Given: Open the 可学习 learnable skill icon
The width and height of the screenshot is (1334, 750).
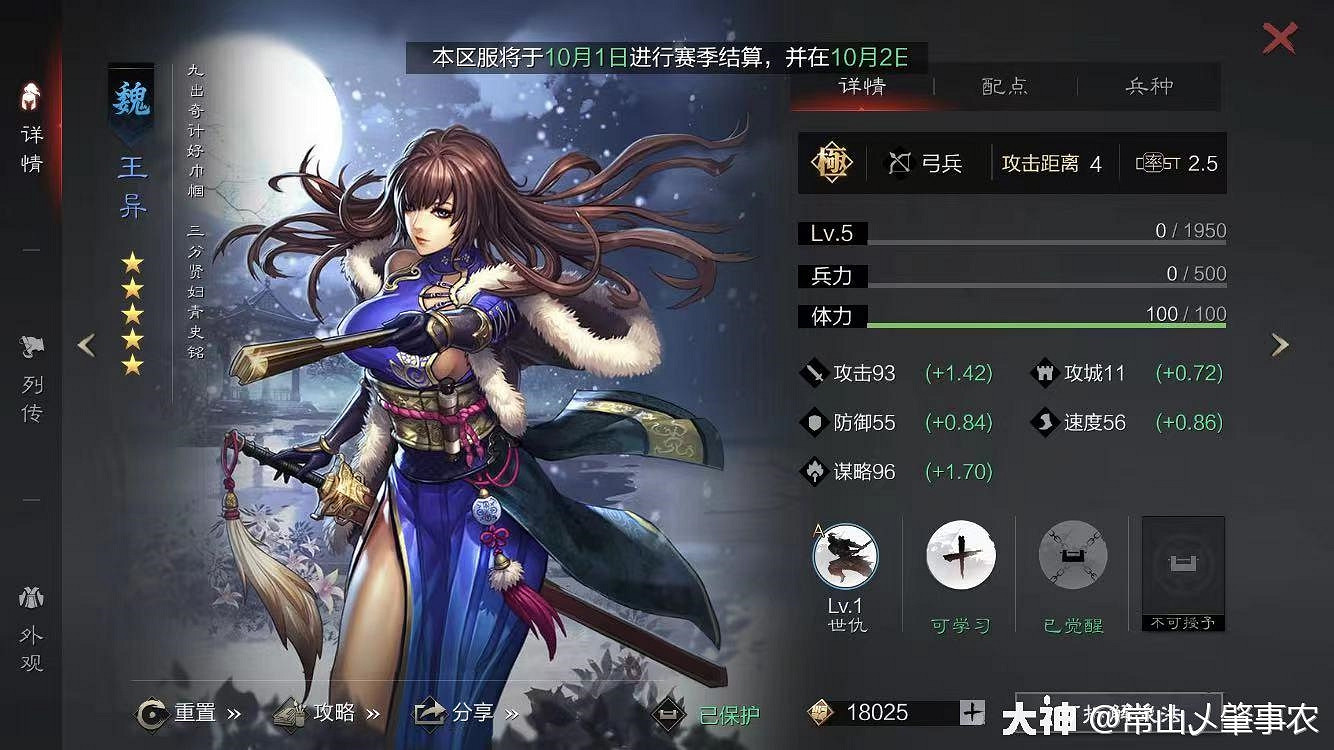Looking at the screenshot, I should 959,556.
